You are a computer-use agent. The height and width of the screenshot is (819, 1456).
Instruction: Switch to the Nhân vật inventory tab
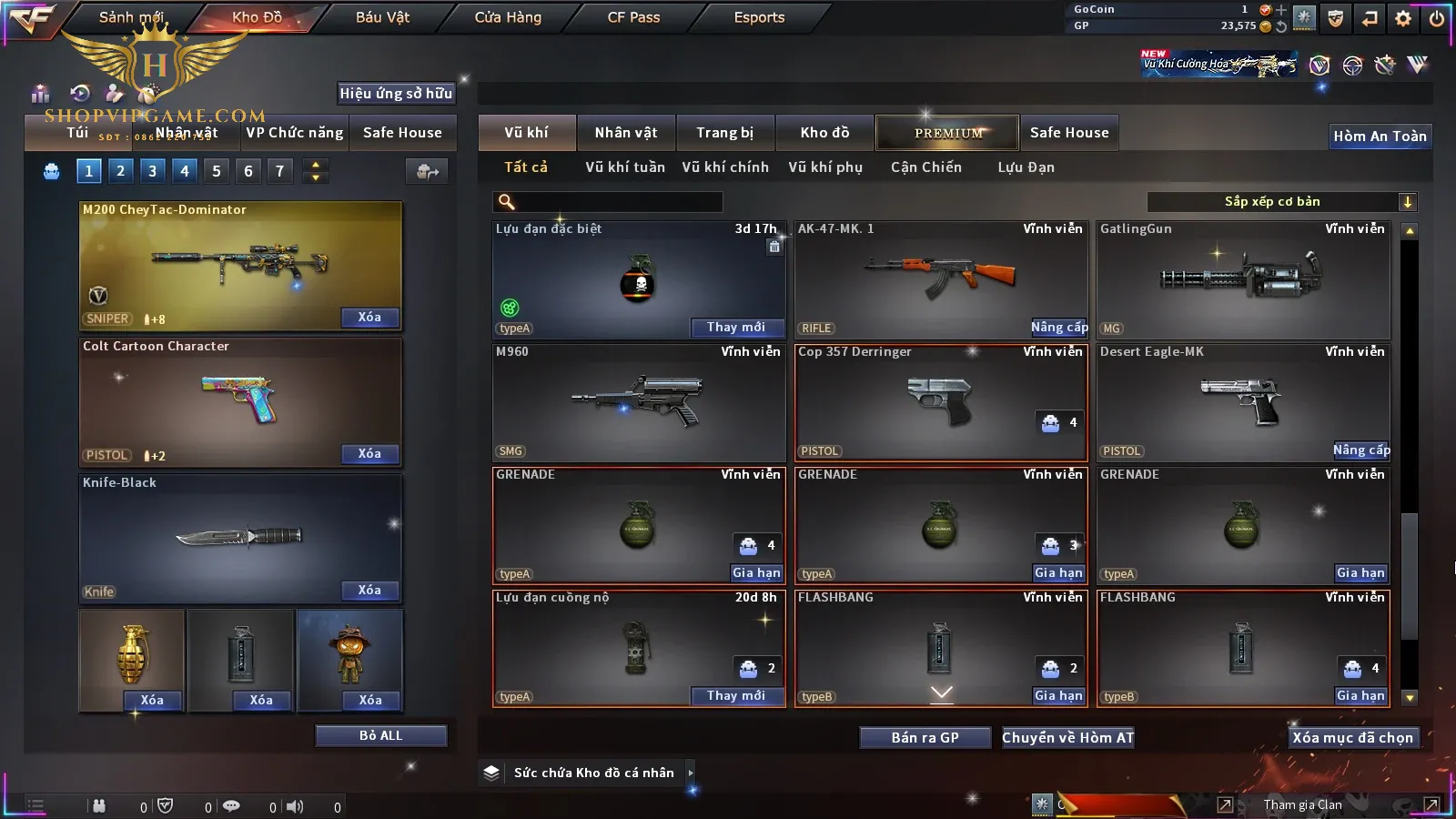pos(625,133)
